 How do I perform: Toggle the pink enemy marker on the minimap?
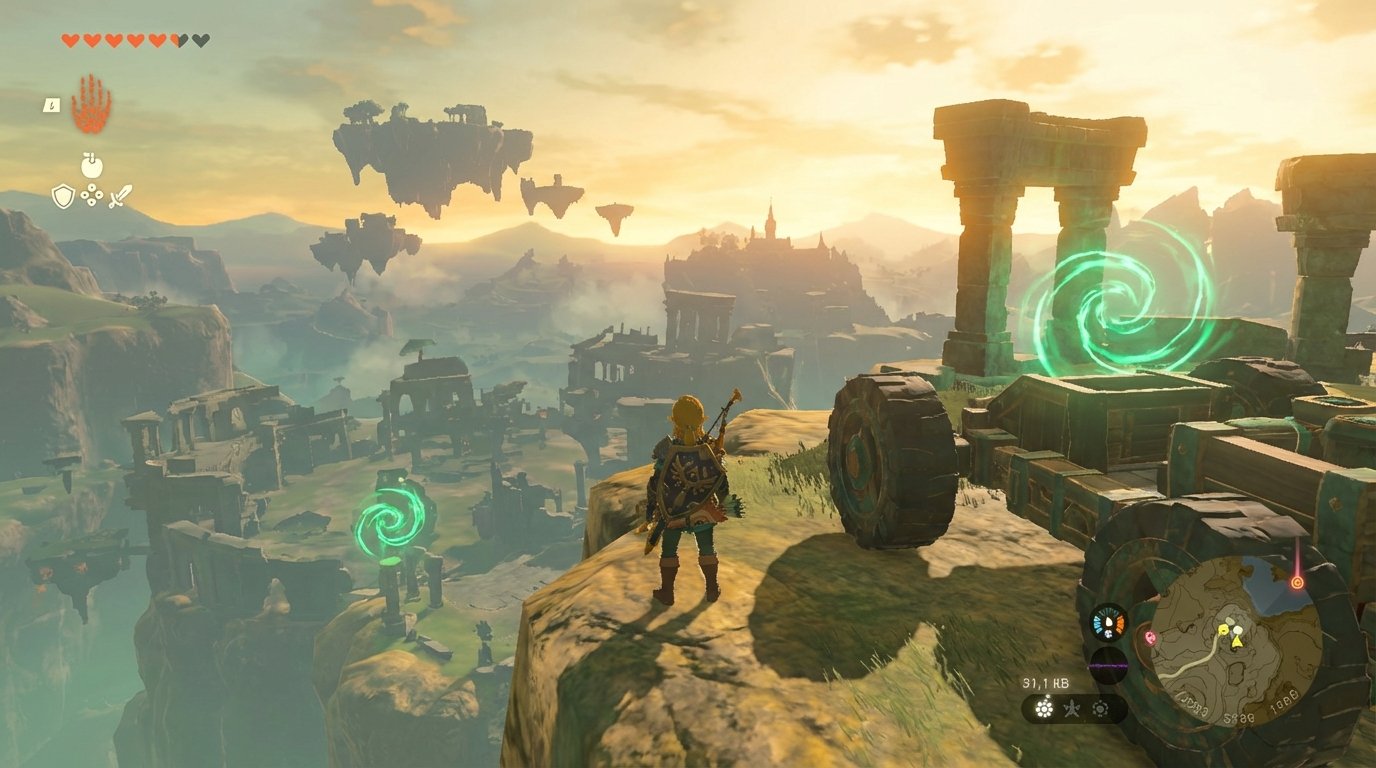tap(1151, 638)
